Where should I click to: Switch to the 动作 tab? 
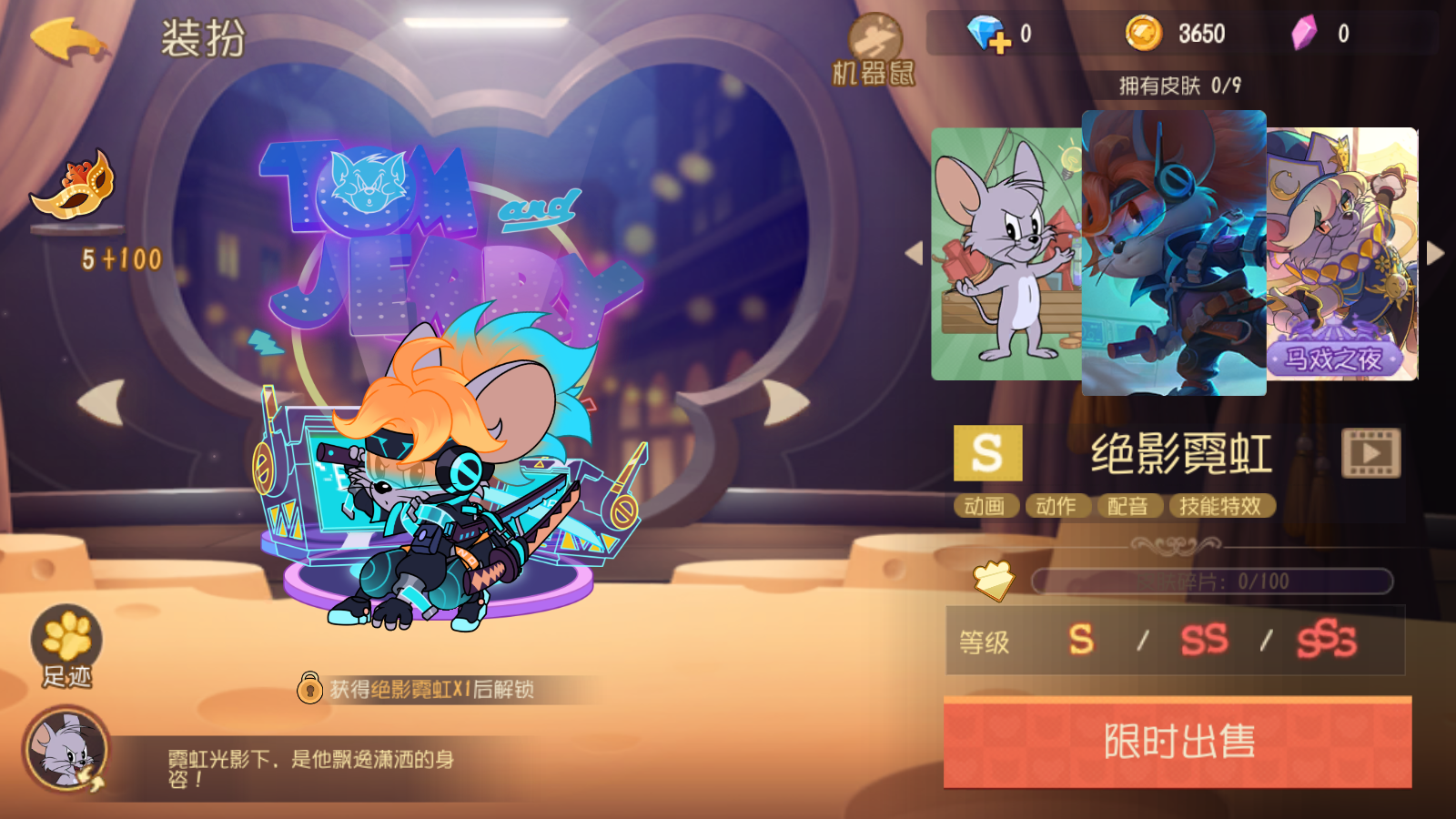(x=1058, y=506)
